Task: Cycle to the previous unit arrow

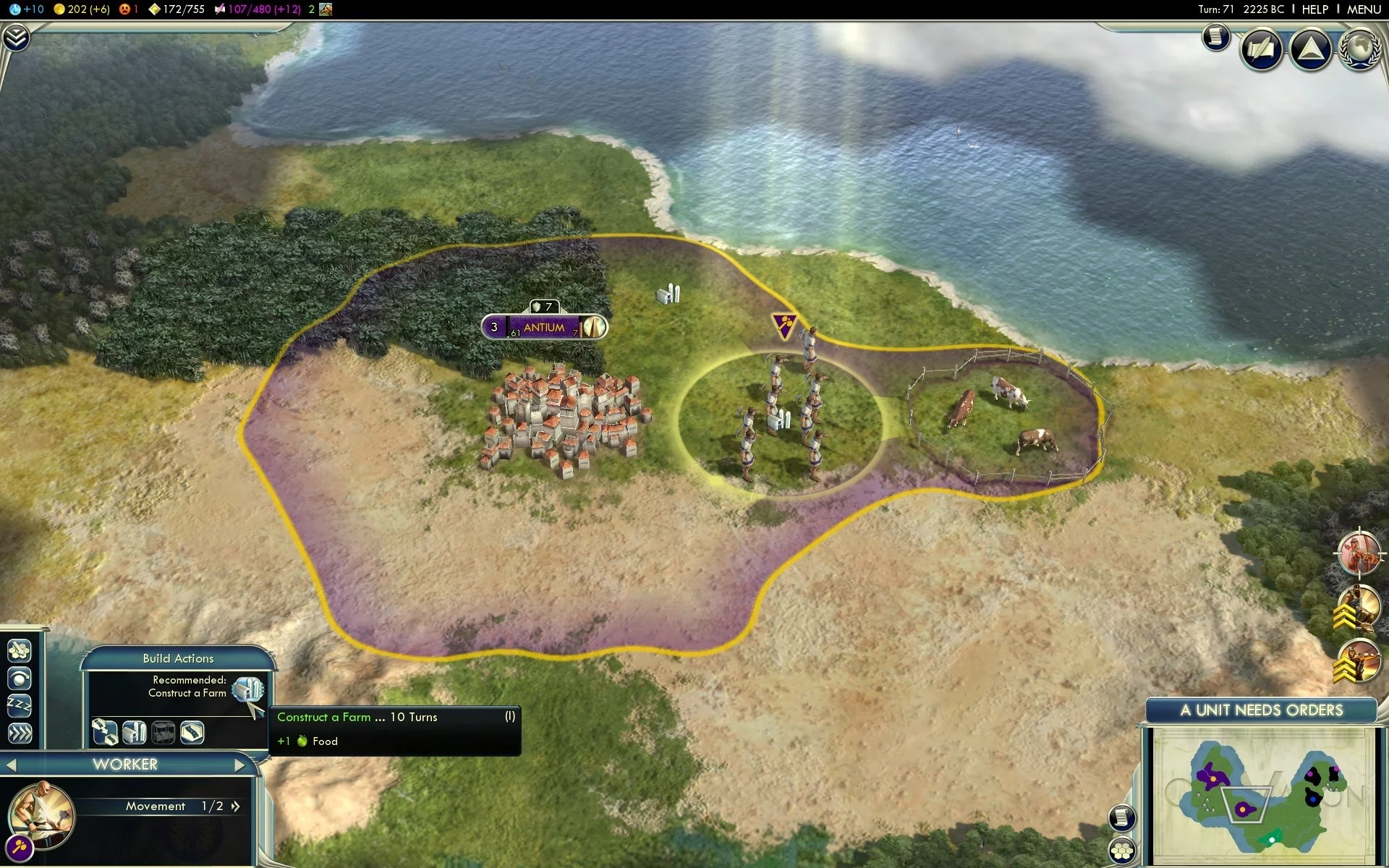Action: (x=11, y=765)
